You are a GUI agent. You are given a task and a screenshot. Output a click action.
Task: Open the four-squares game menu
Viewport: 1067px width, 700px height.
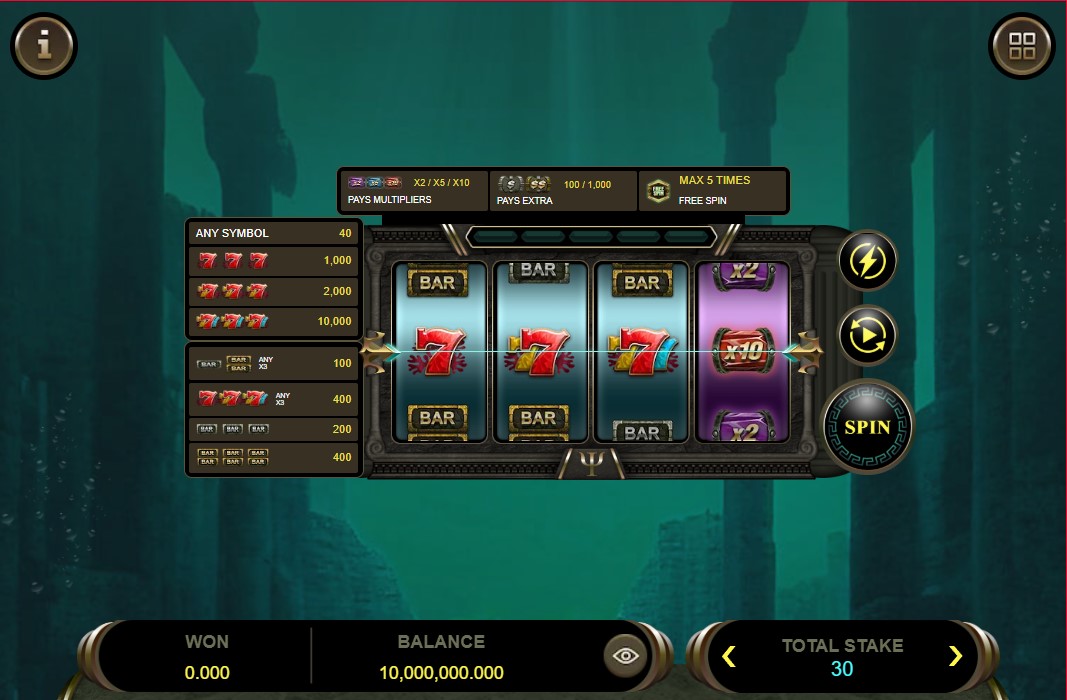(x=1022, y=45)
